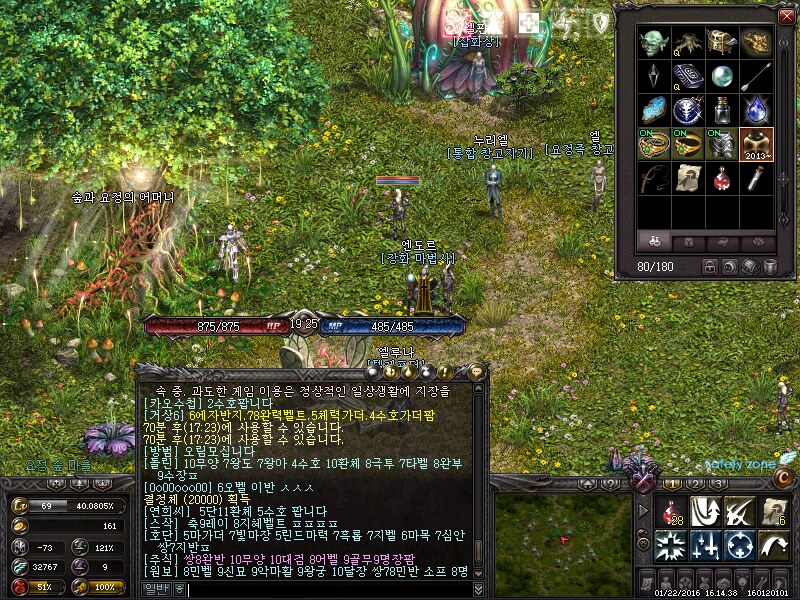Activate the white starburst skill on hotbar
Viewport: 800px width, 600px height.
coord(671,546)
